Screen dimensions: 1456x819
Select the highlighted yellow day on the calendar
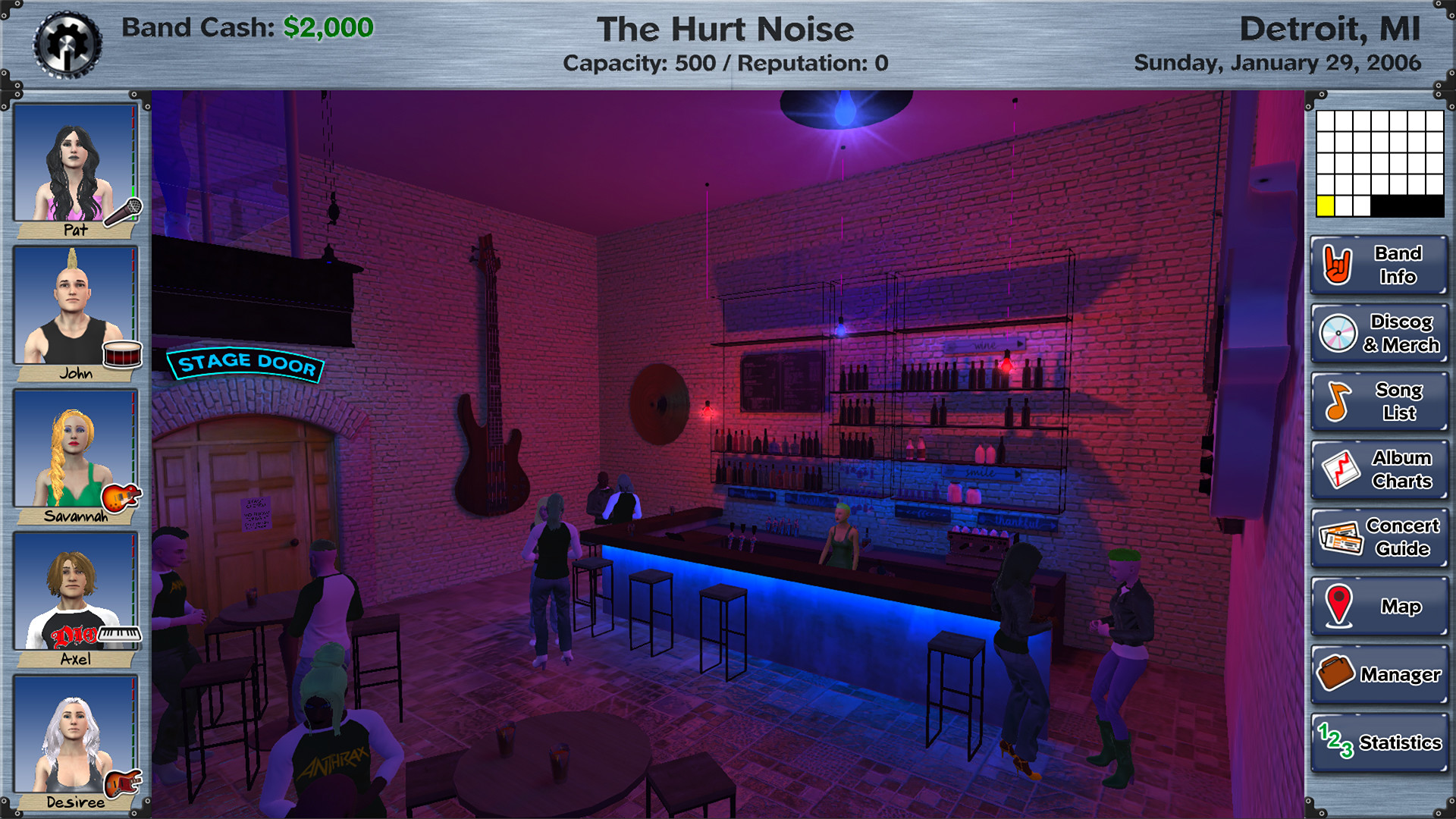pos(1326,204)
